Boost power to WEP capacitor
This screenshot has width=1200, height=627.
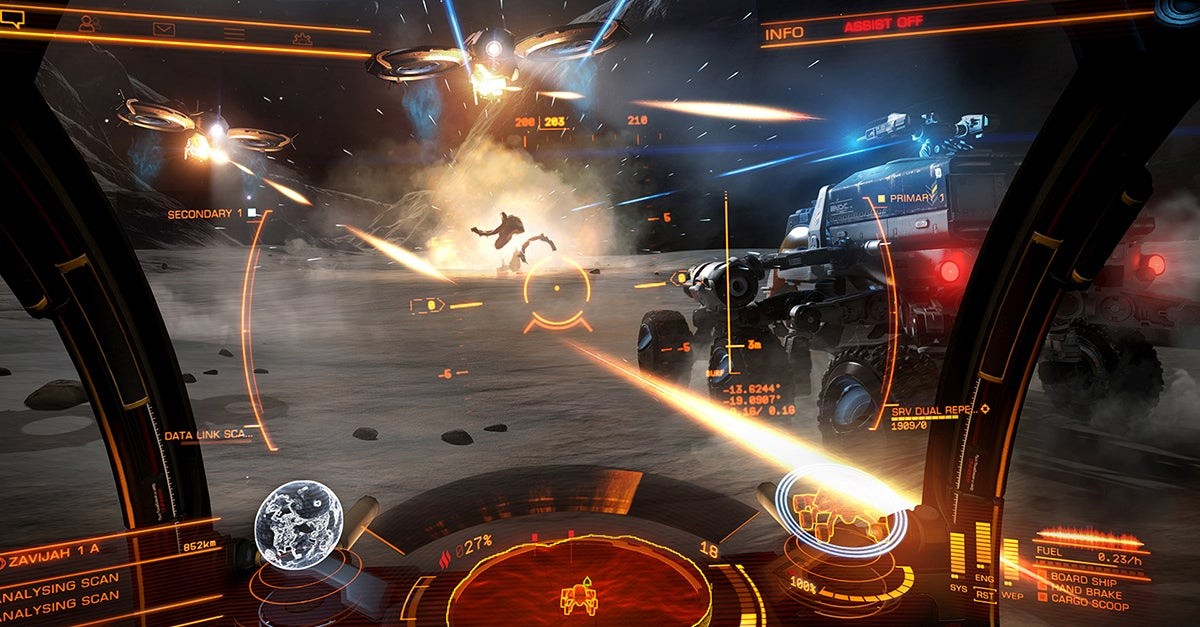point(1010,595)
